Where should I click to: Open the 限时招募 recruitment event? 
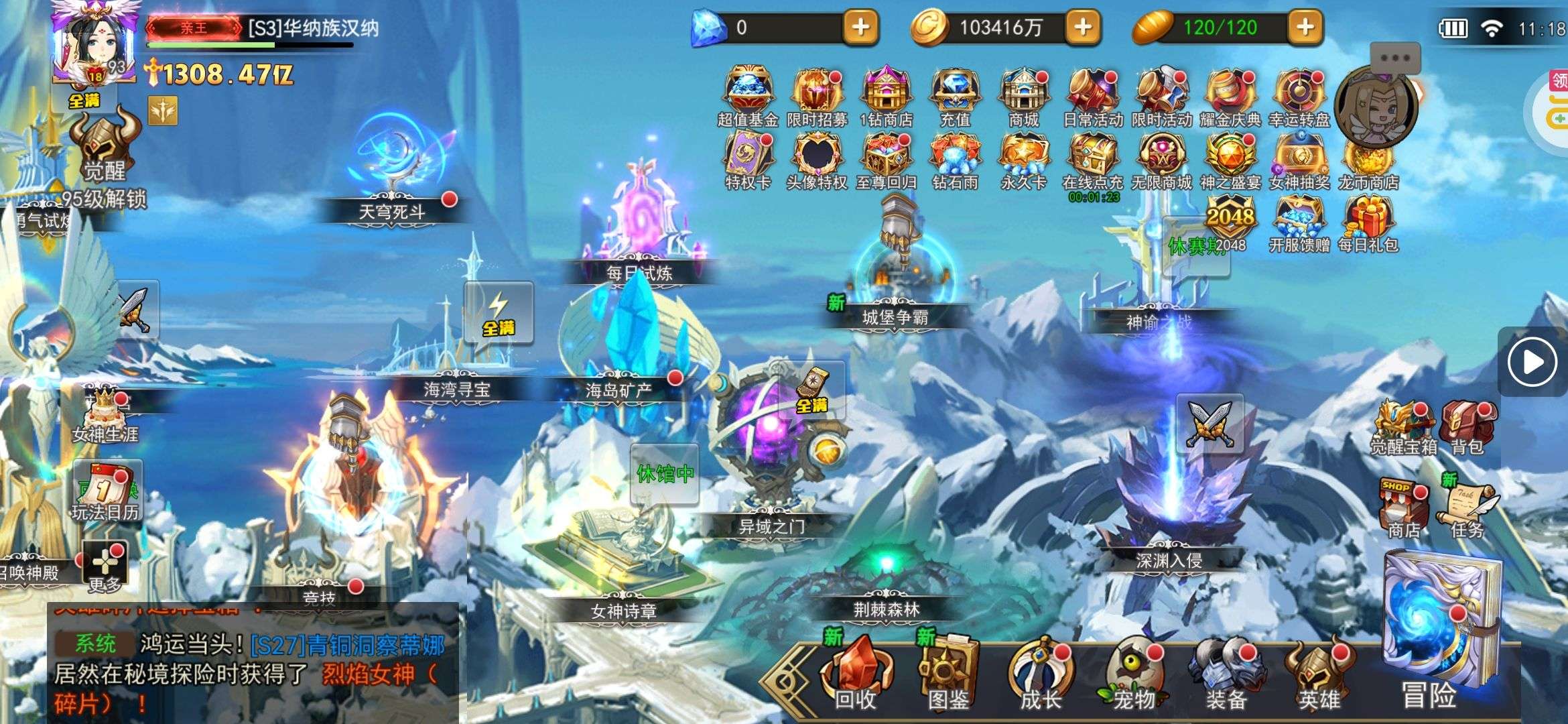pos(817,95)
